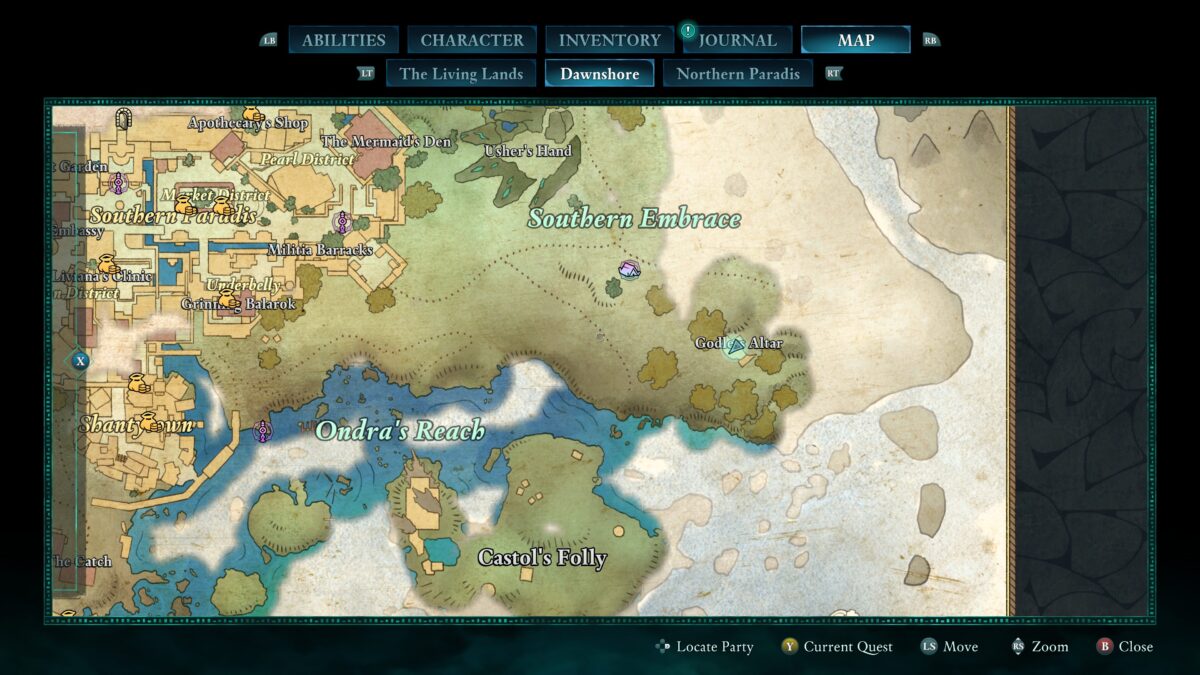Select the fast-travel beacon at Ondra's Reach
Image resolution: width=1200 pixels, height=675 pixels.
tap(263, 431)
